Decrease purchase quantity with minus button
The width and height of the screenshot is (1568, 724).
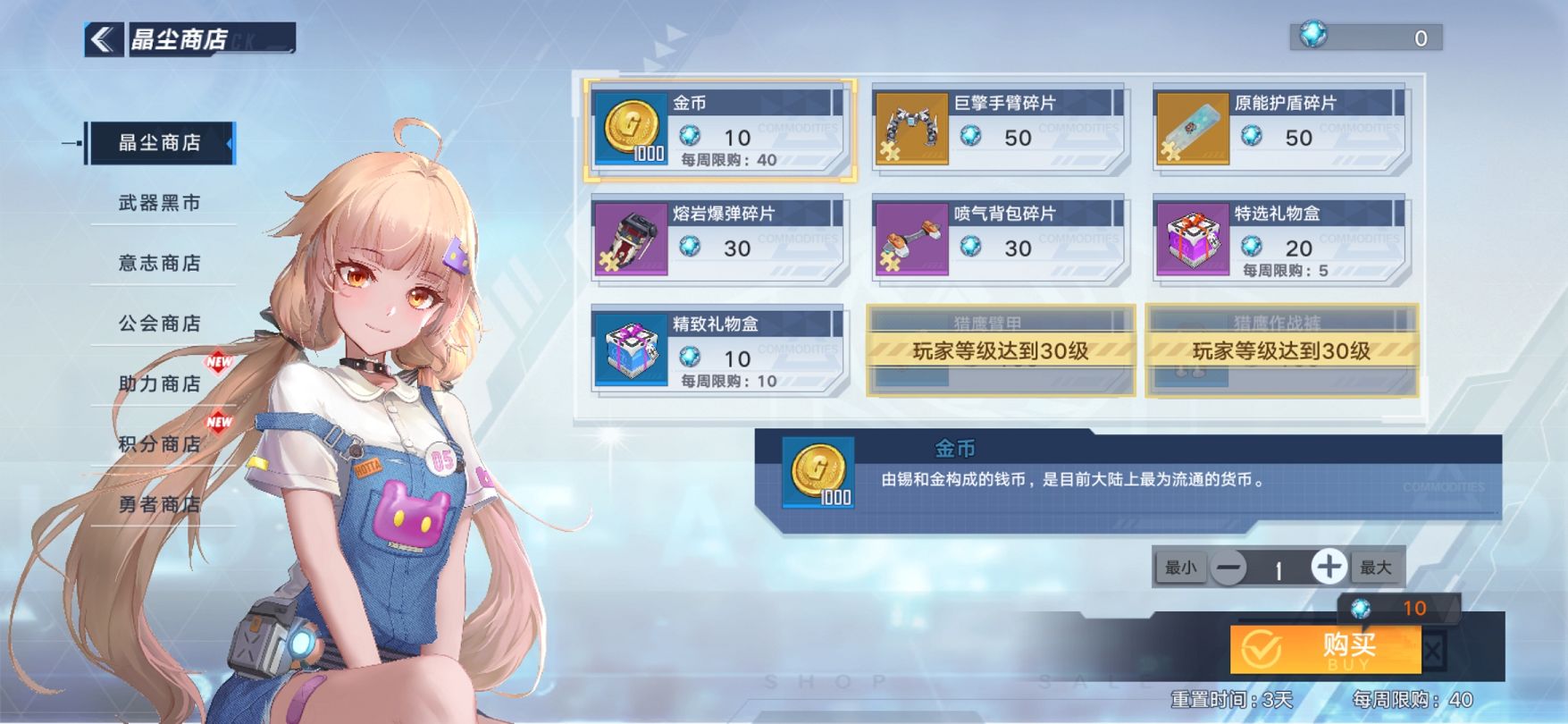tap(1229, 568)
